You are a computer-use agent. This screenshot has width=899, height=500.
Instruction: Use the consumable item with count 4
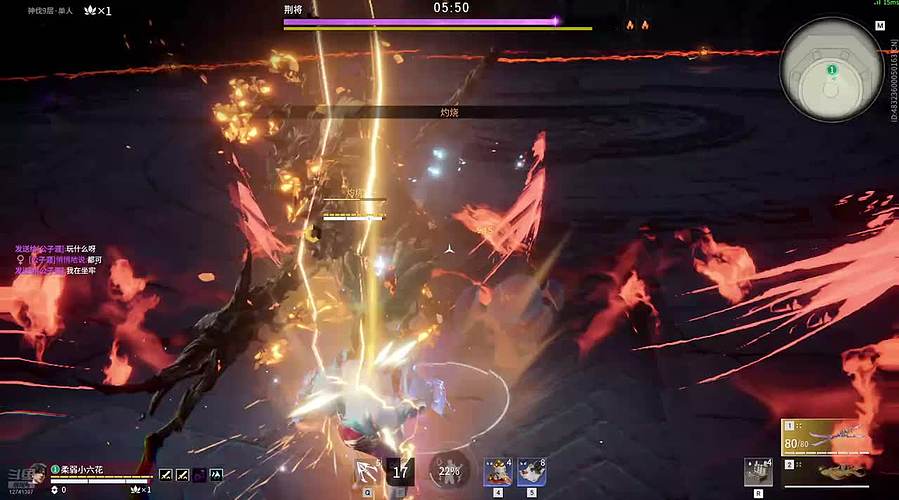pos(498,471)
